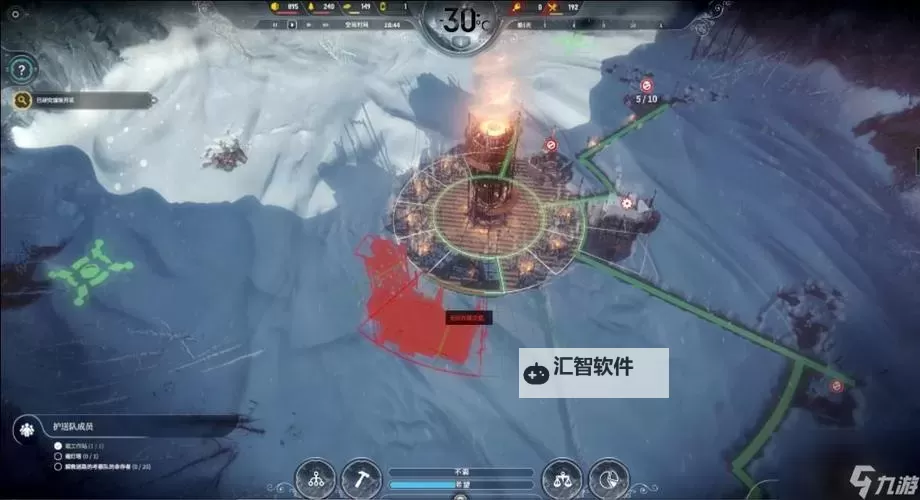Click the hope bar

pos(460,484)
